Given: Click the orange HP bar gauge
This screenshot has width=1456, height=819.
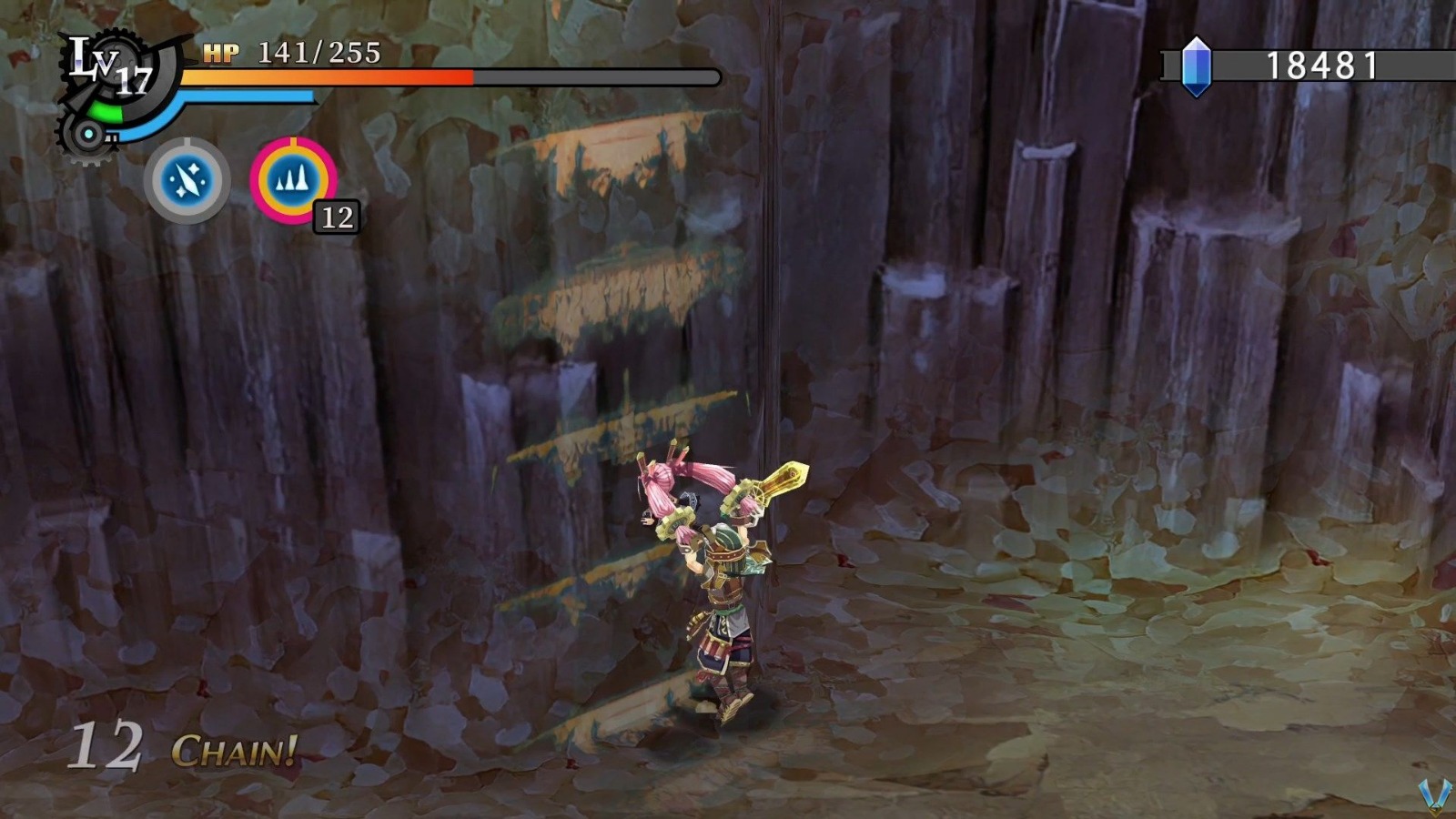Looking at the screenshot, I should [328, 76].
